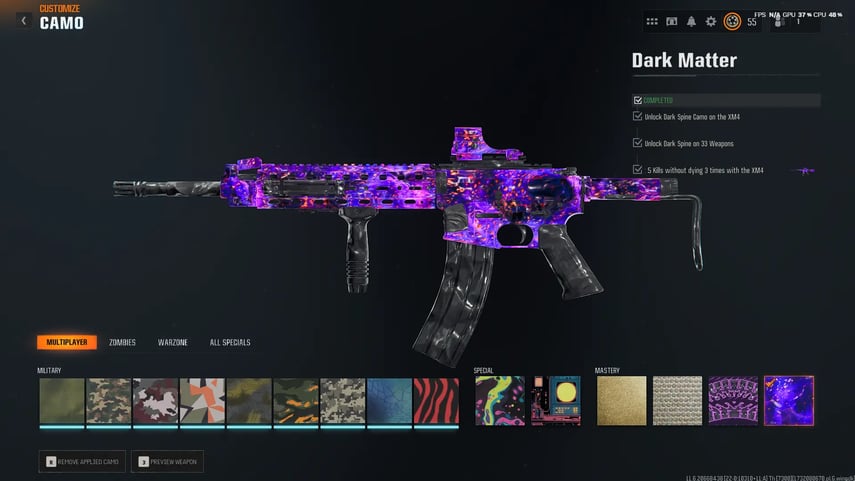The width and height of the screenshot is (855, 481).
Task: Open notifications via the bell icon
Action: tap(691, 21)
